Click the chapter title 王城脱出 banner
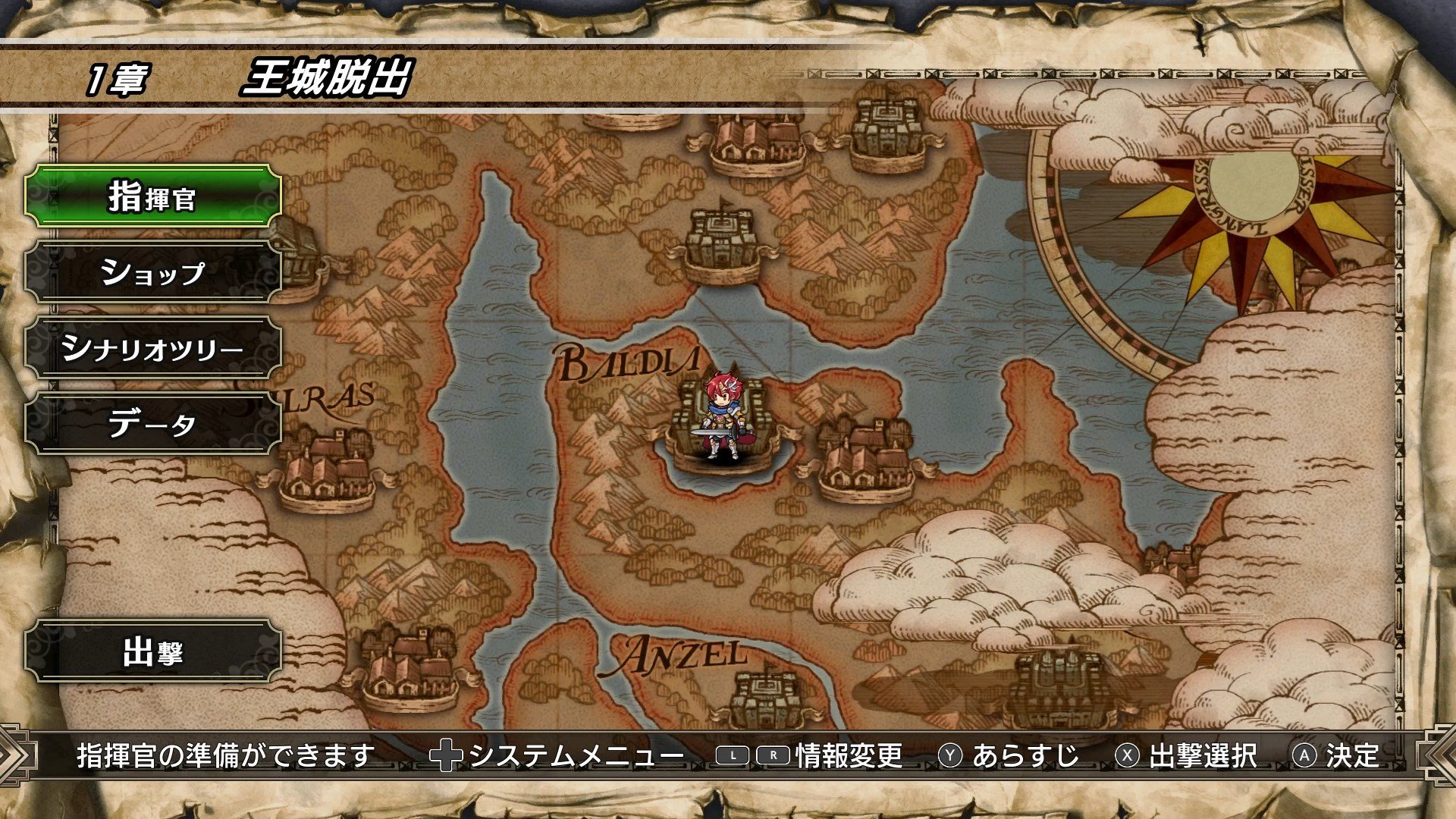Viewport: 1456px width, 819px height. [326, 76]
